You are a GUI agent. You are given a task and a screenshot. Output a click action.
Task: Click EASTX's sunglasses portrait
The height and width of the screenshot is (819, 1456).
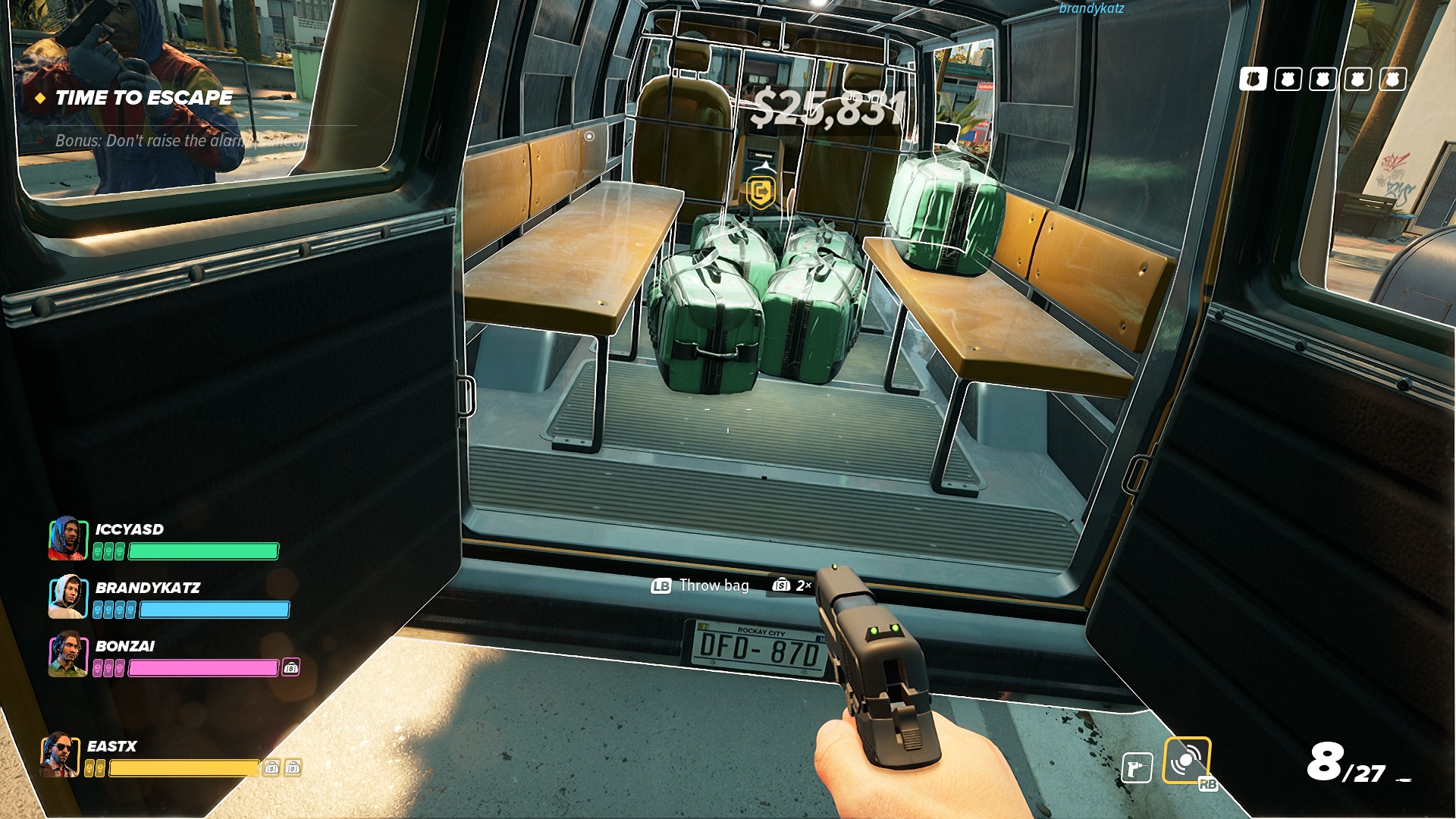[x=60, y=755]
